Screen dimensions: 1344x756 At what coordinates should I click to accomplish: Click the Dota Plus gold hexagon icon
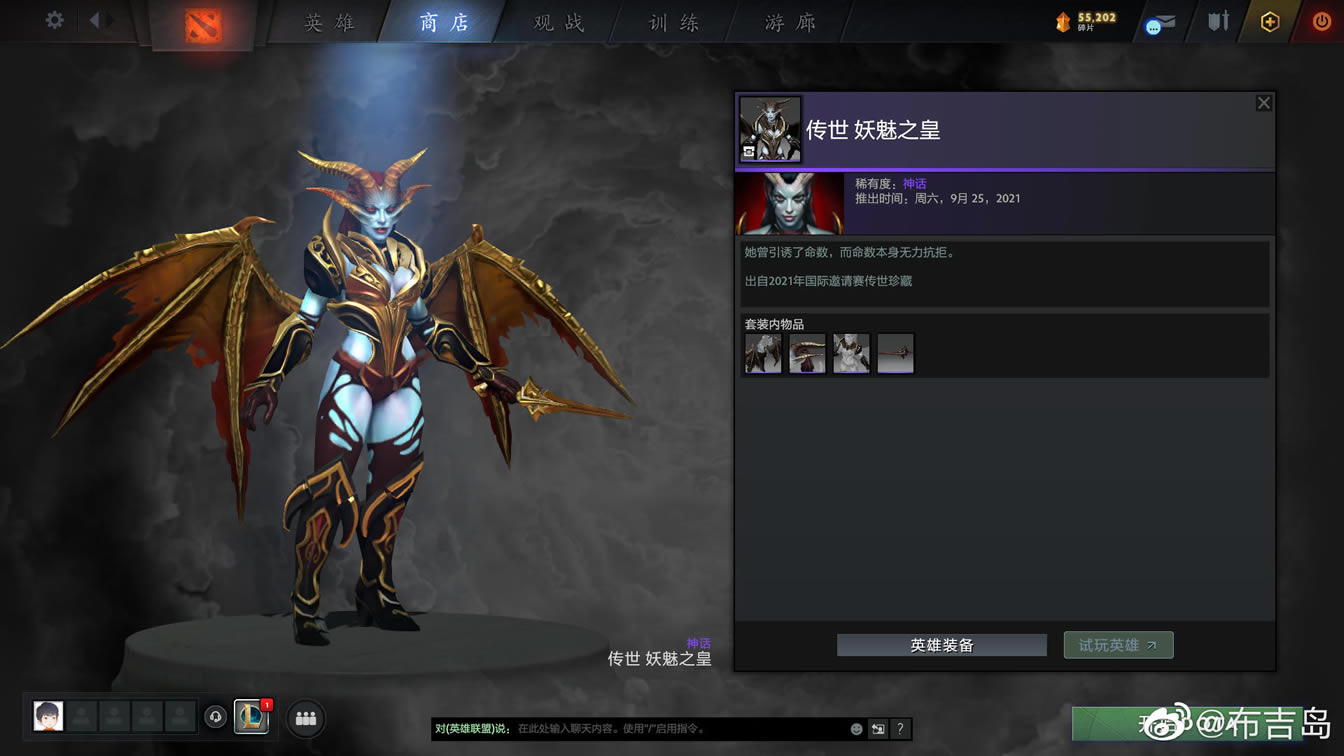click(x=1269, y=20)
